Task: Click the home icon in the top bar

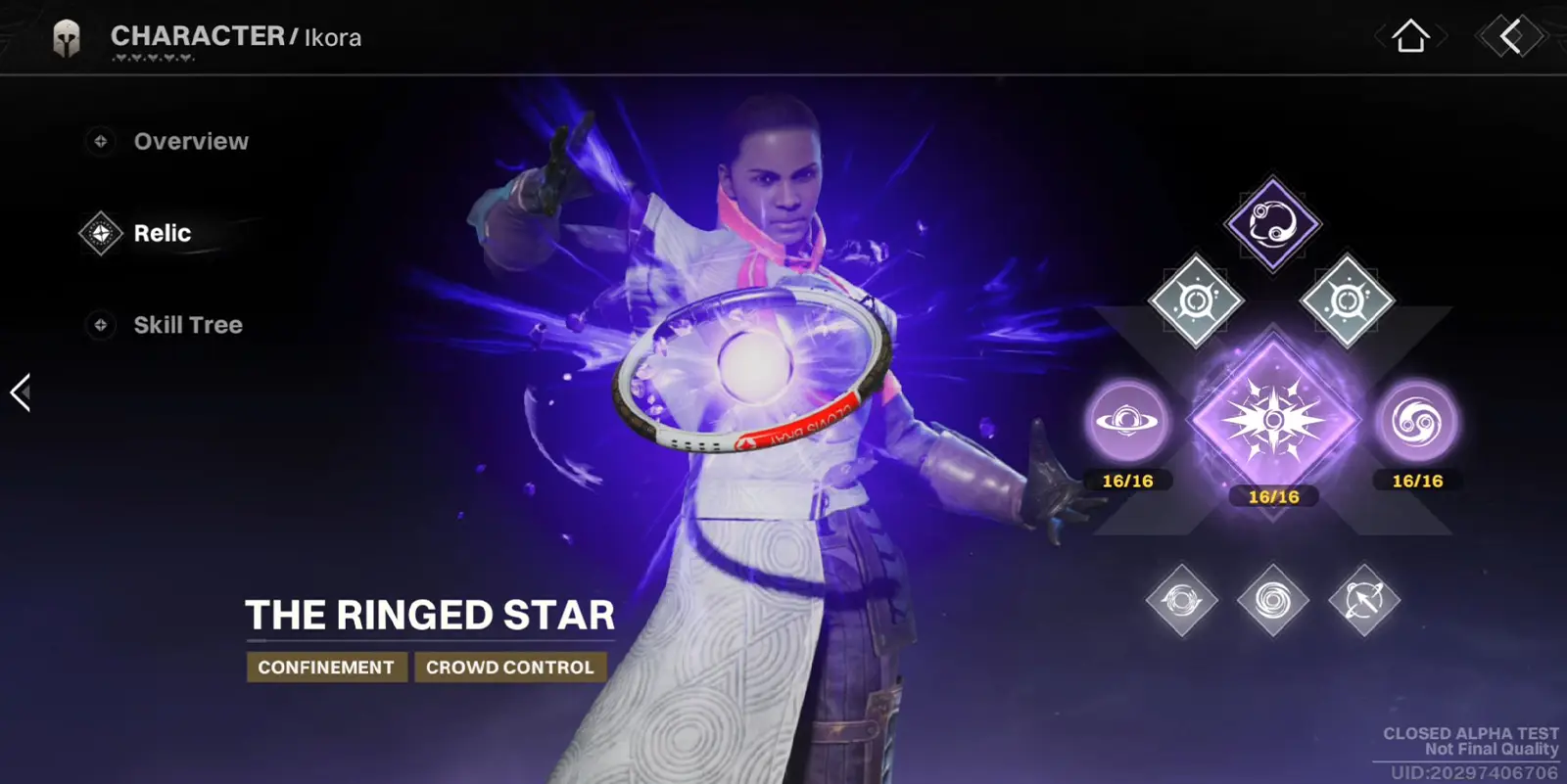Action: click(x=1411, y=37)
